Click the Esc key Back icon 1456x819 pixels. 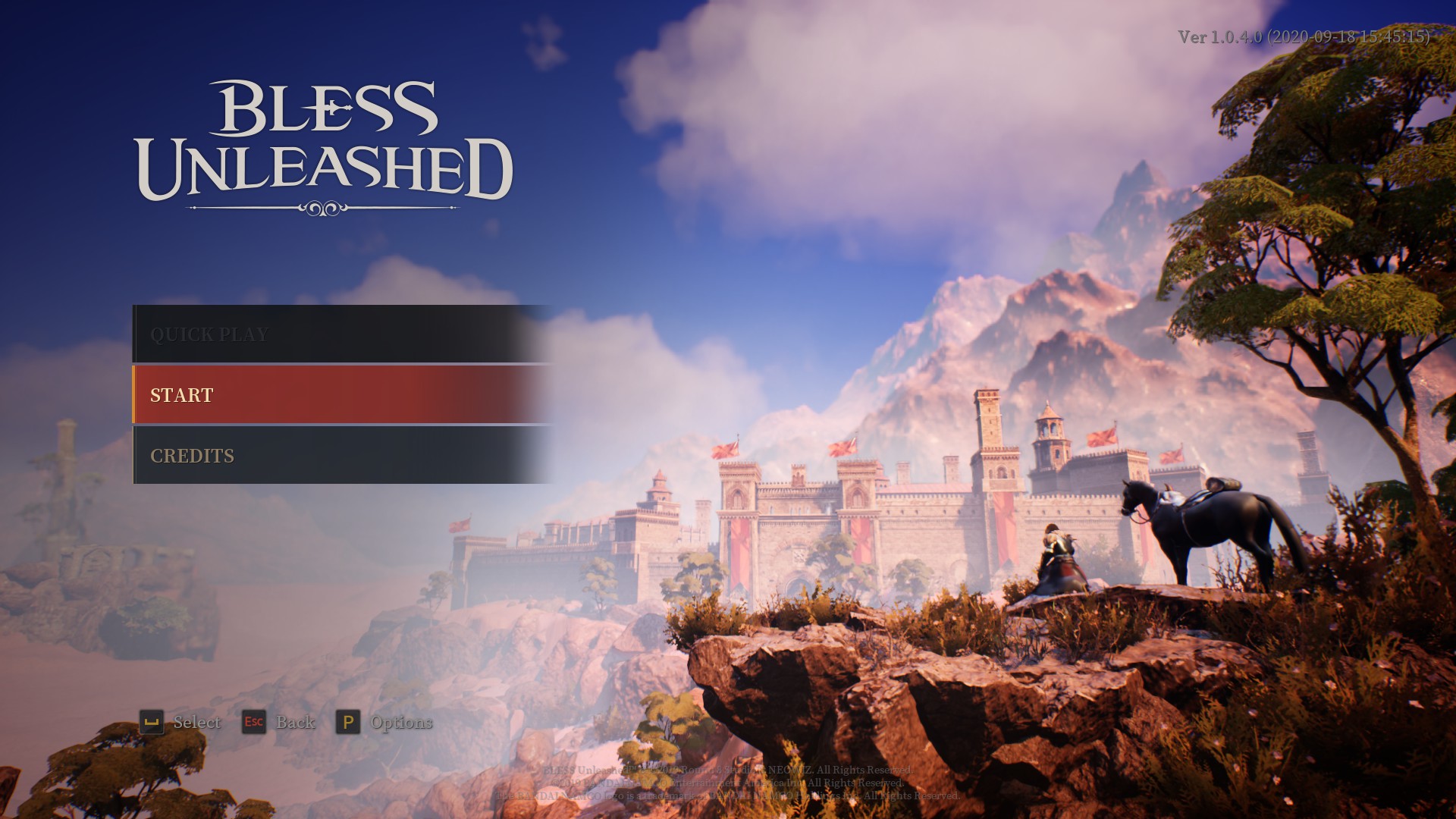[x=255, y=723]
